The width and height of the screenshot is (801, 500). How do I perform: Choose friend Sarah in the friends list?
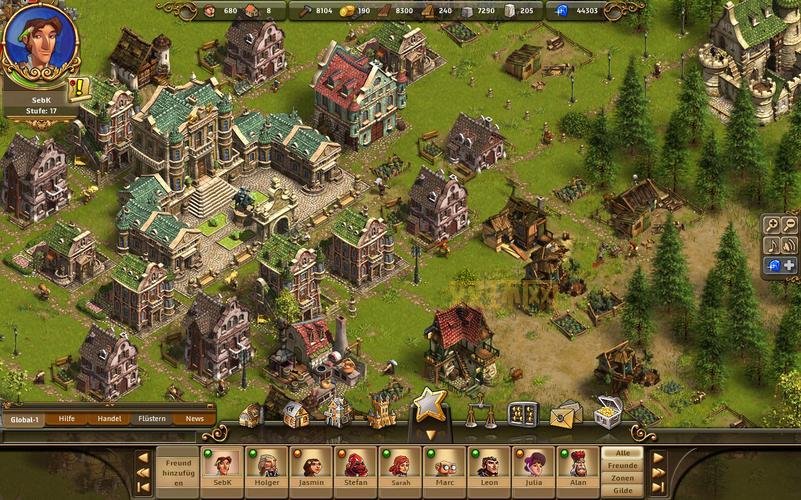(x=398, y=468)
